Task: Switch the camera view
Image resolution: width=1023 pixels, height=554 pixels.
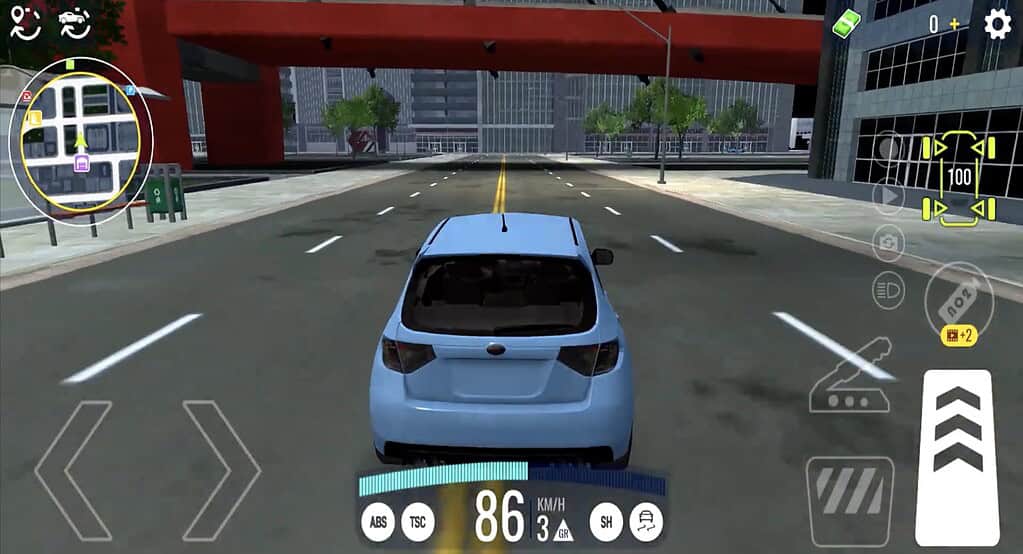Action: pyautogui.click(x=888, y=242)
